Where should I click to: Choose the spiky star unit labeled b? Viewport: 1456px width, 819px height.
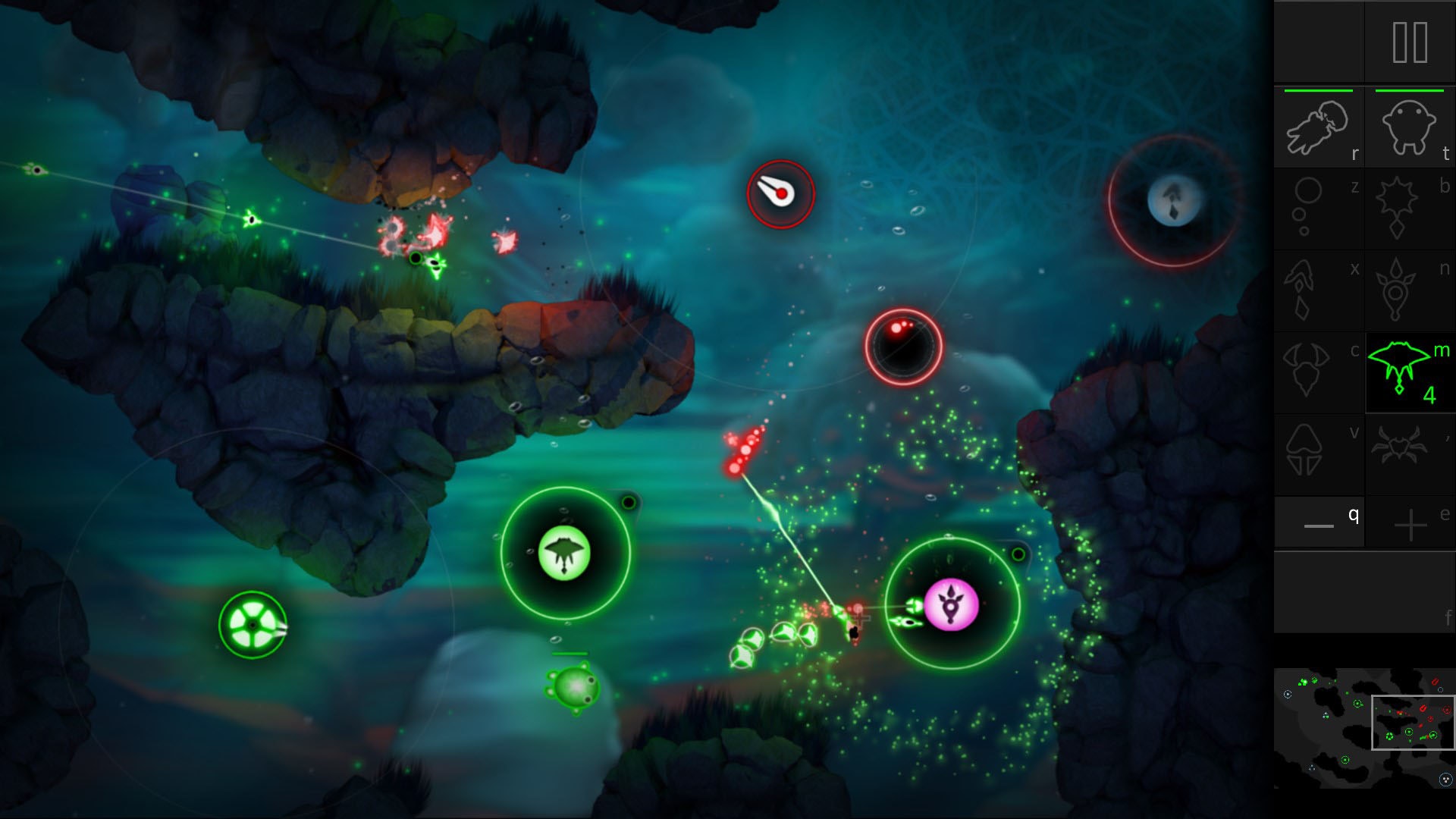pyautogui.click(x=1409, y=209)
